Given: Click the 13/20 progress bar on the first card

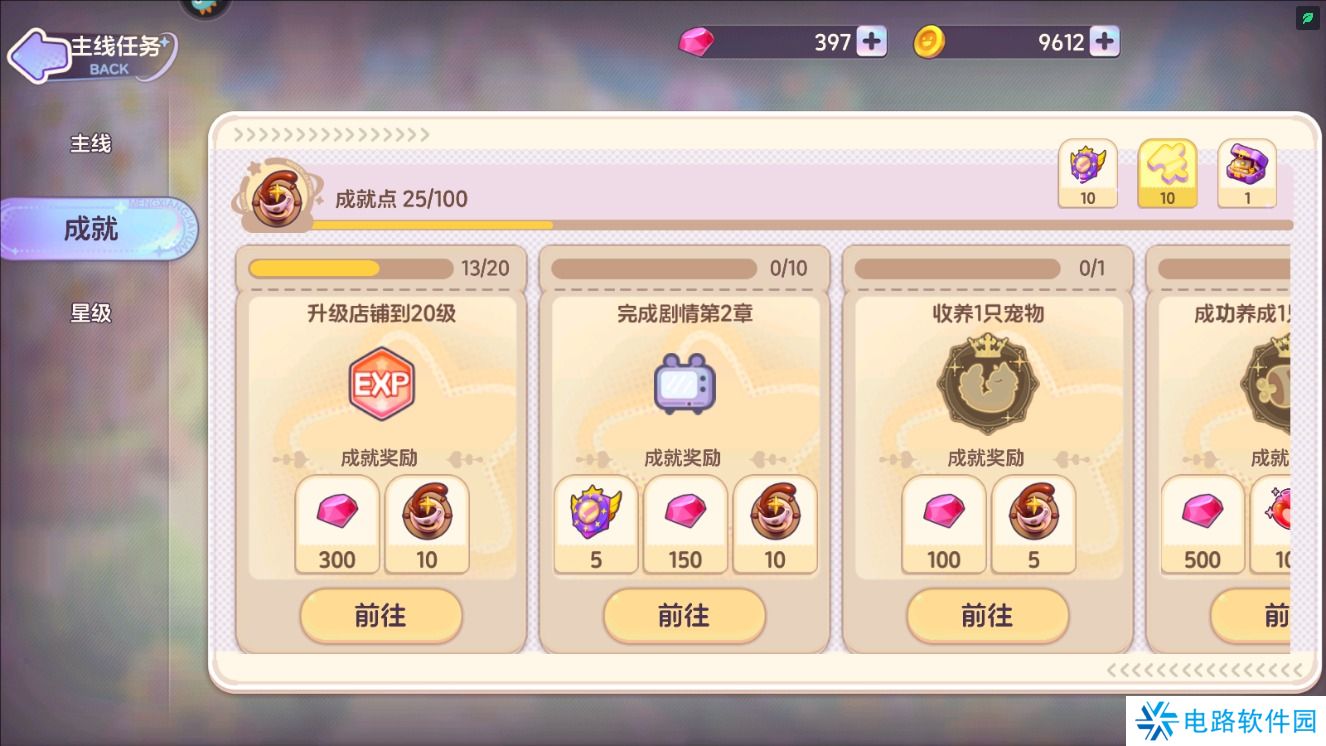Looking at the screenshot, I should [x=350, y=267].
